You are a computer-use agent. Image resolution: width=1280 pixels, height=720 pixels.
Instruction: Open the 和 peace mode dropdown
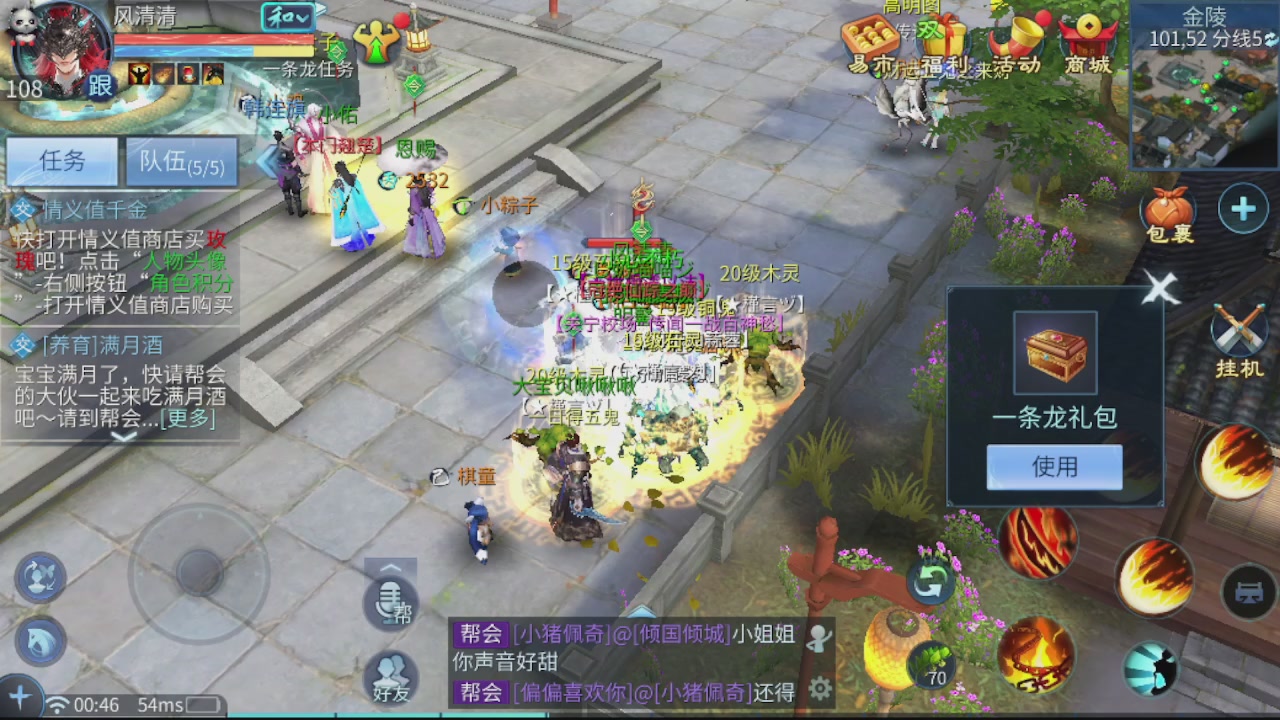tap(290, 17)
